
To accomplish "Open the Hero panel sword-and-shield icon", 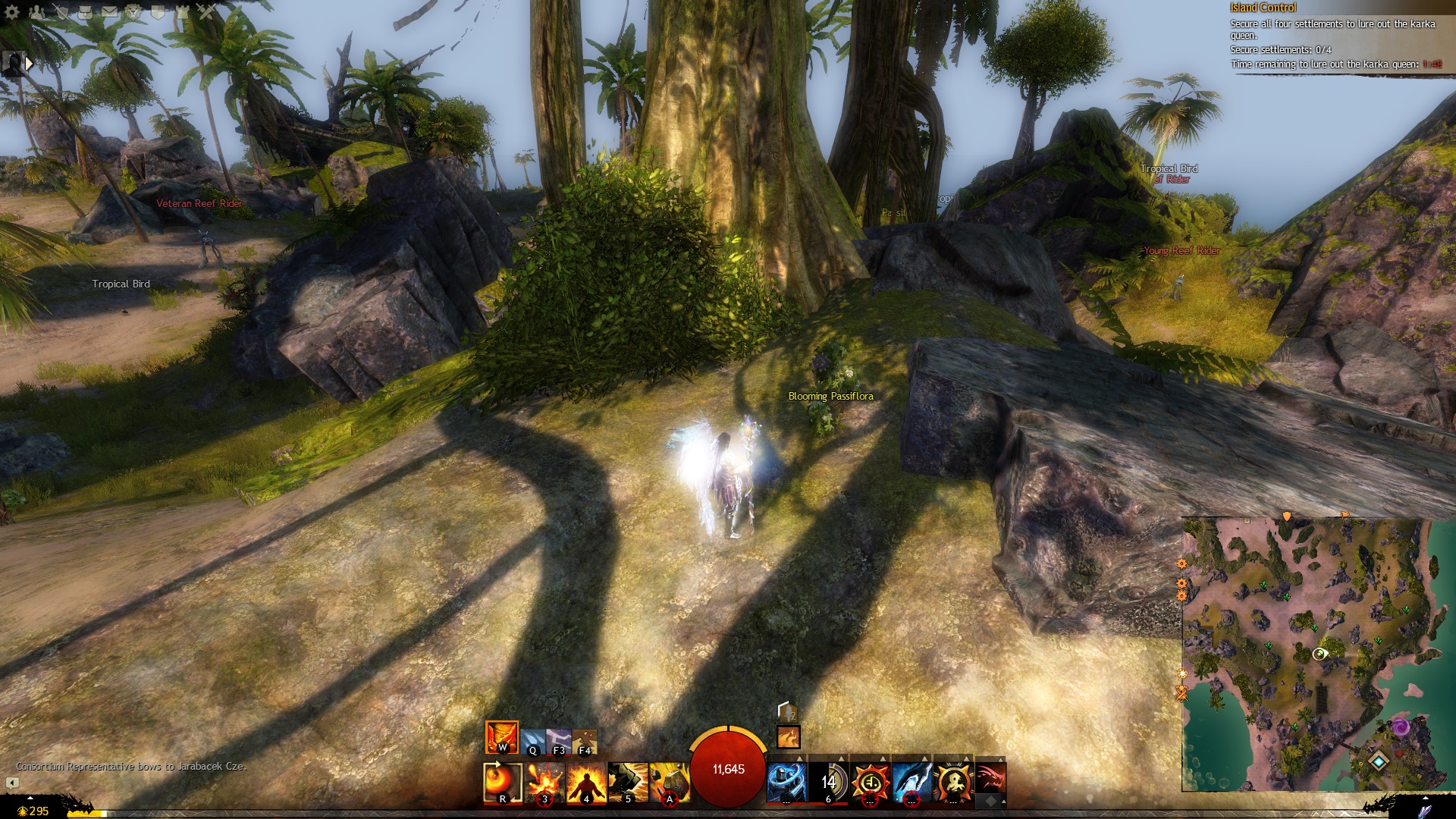I will 61,11.
